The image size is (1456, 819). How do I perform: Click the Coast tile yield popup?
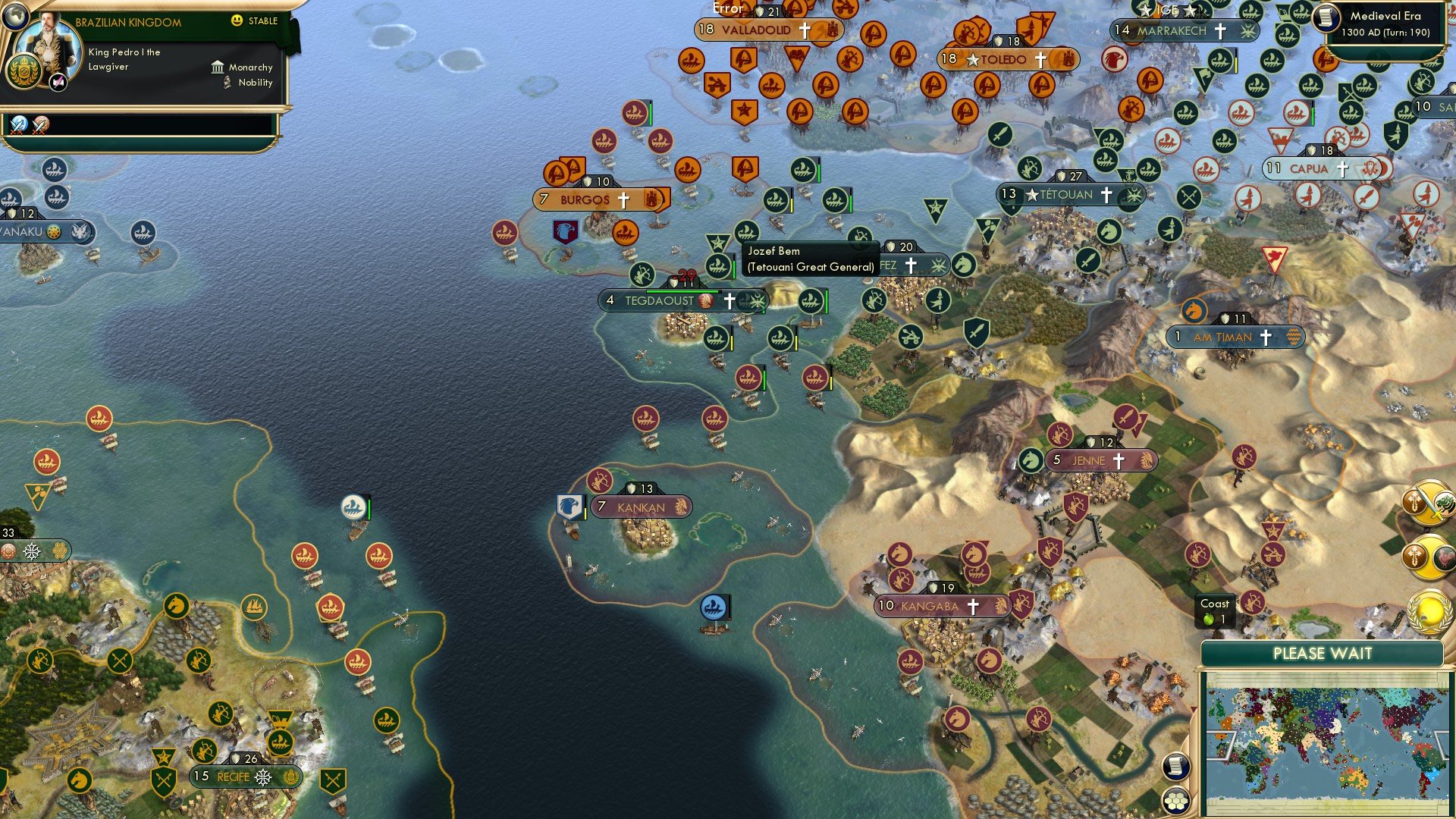1216,610
